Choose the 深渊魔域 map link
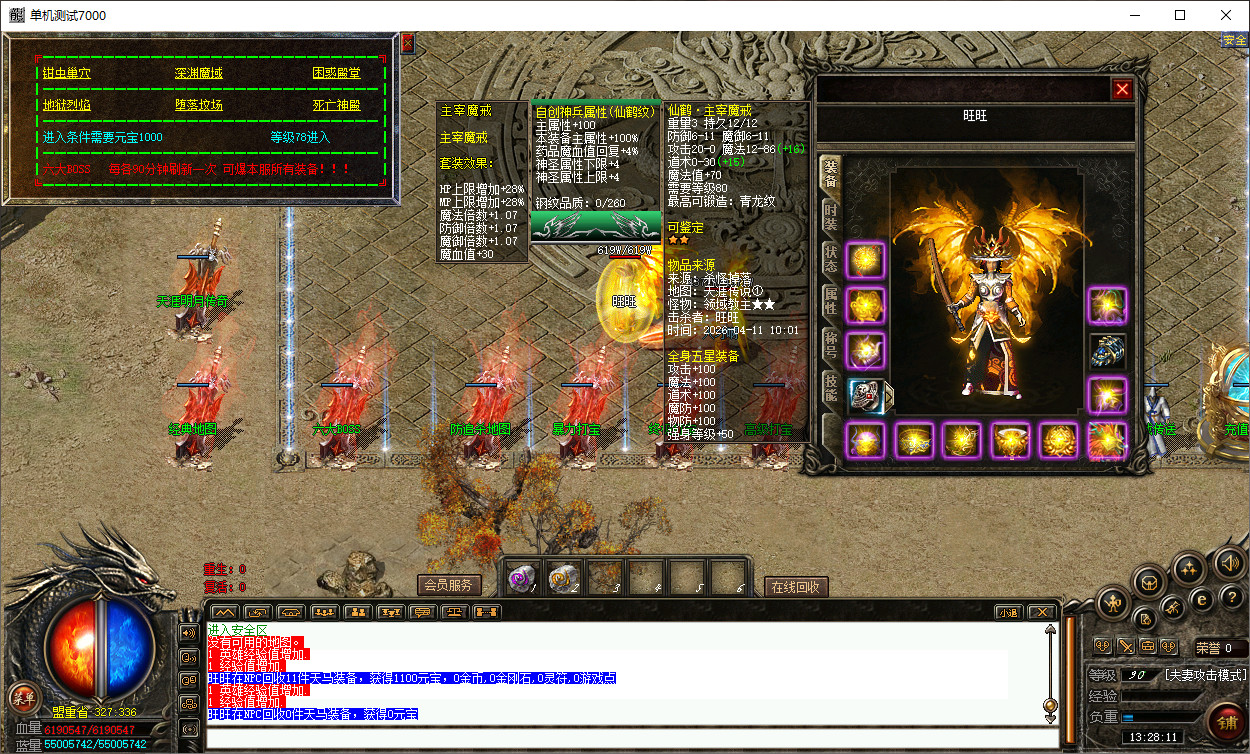Image resolution: width=1250 pixels, height=754 pixels. [x=198, y=73]
